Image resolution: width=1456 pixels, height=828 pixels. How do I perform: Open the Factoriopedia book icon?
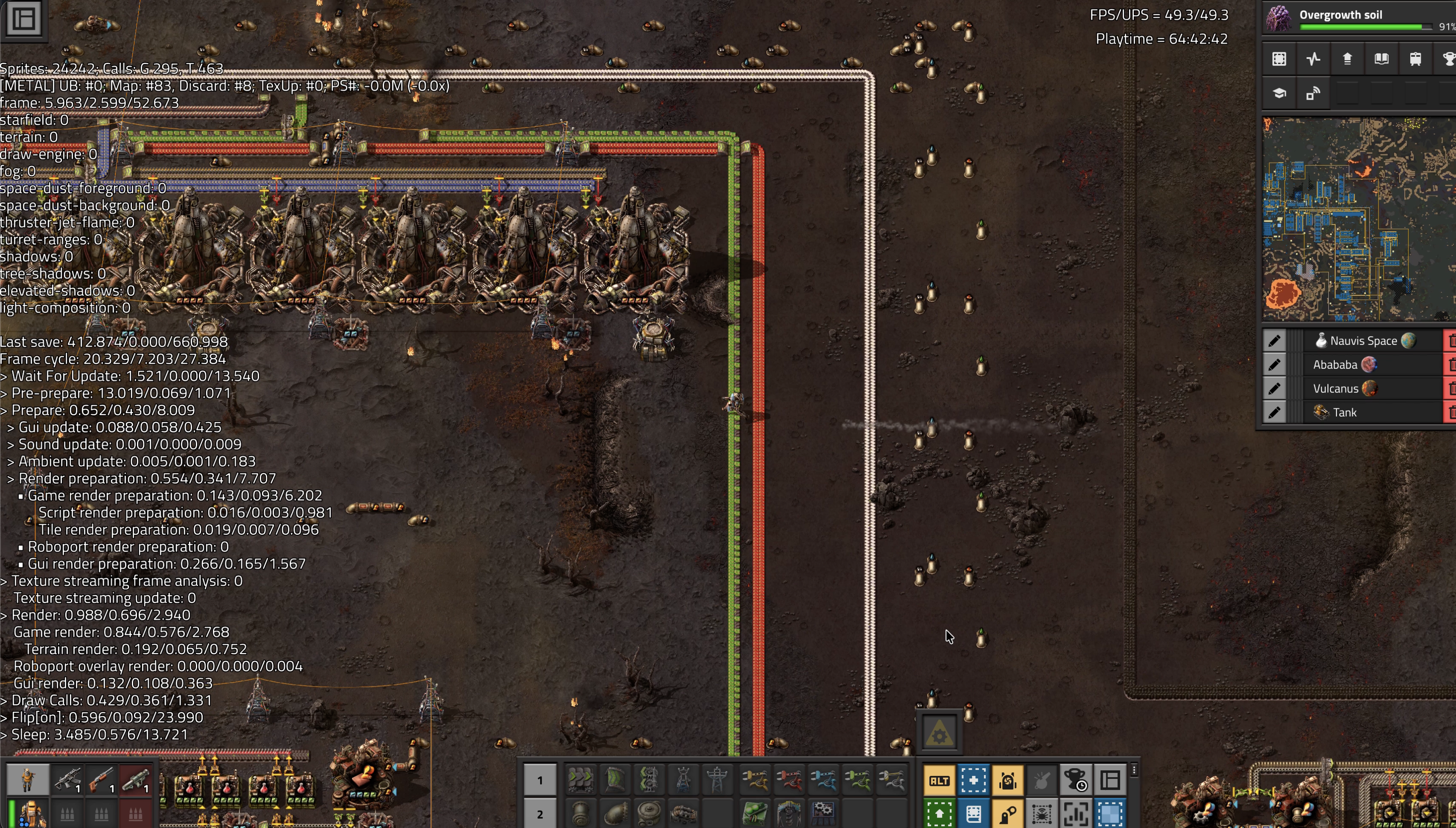1381,59
